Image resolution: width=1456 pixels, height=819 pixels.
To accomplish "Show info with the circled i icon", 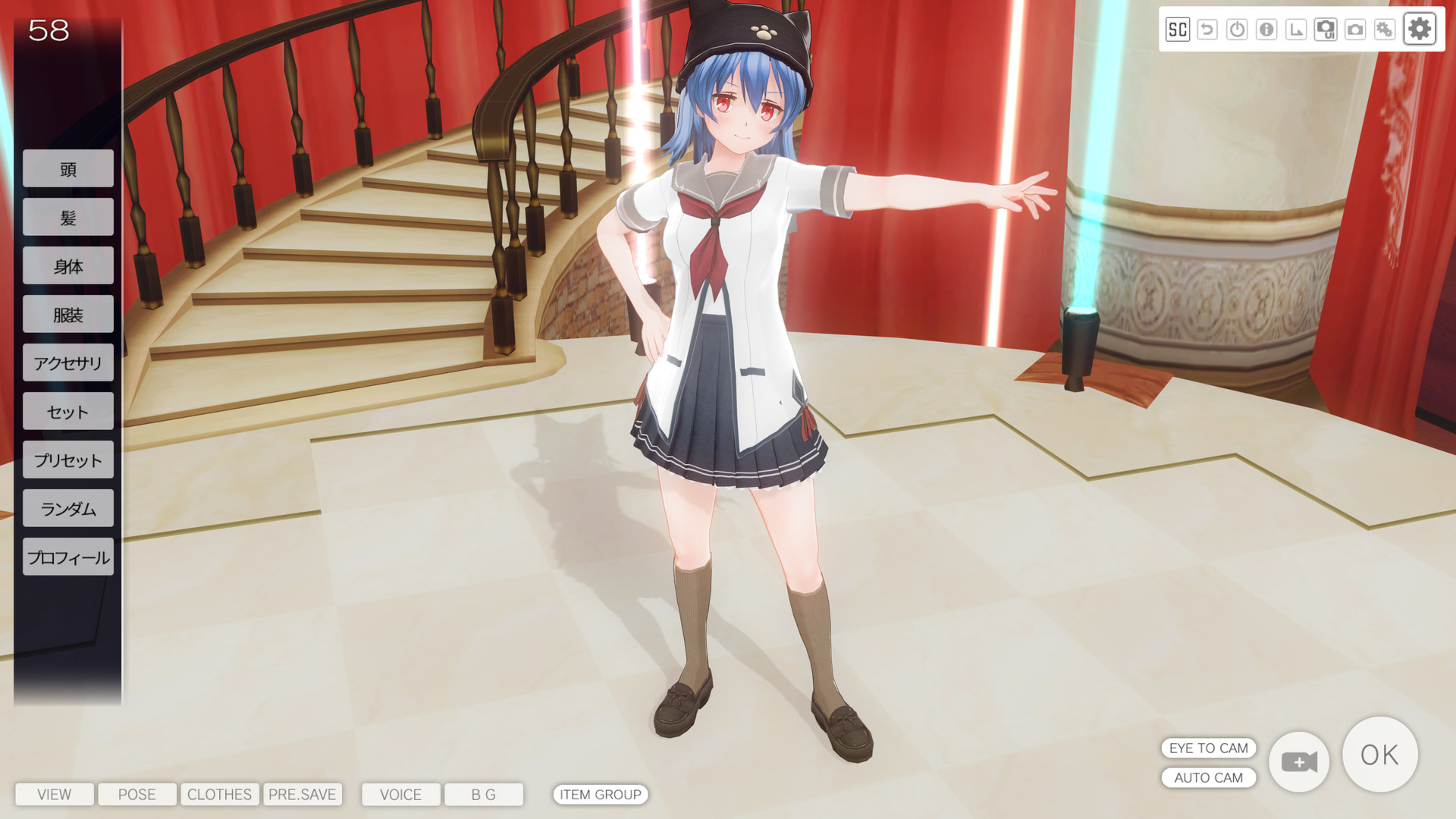I will click(x=1266, y=30).
